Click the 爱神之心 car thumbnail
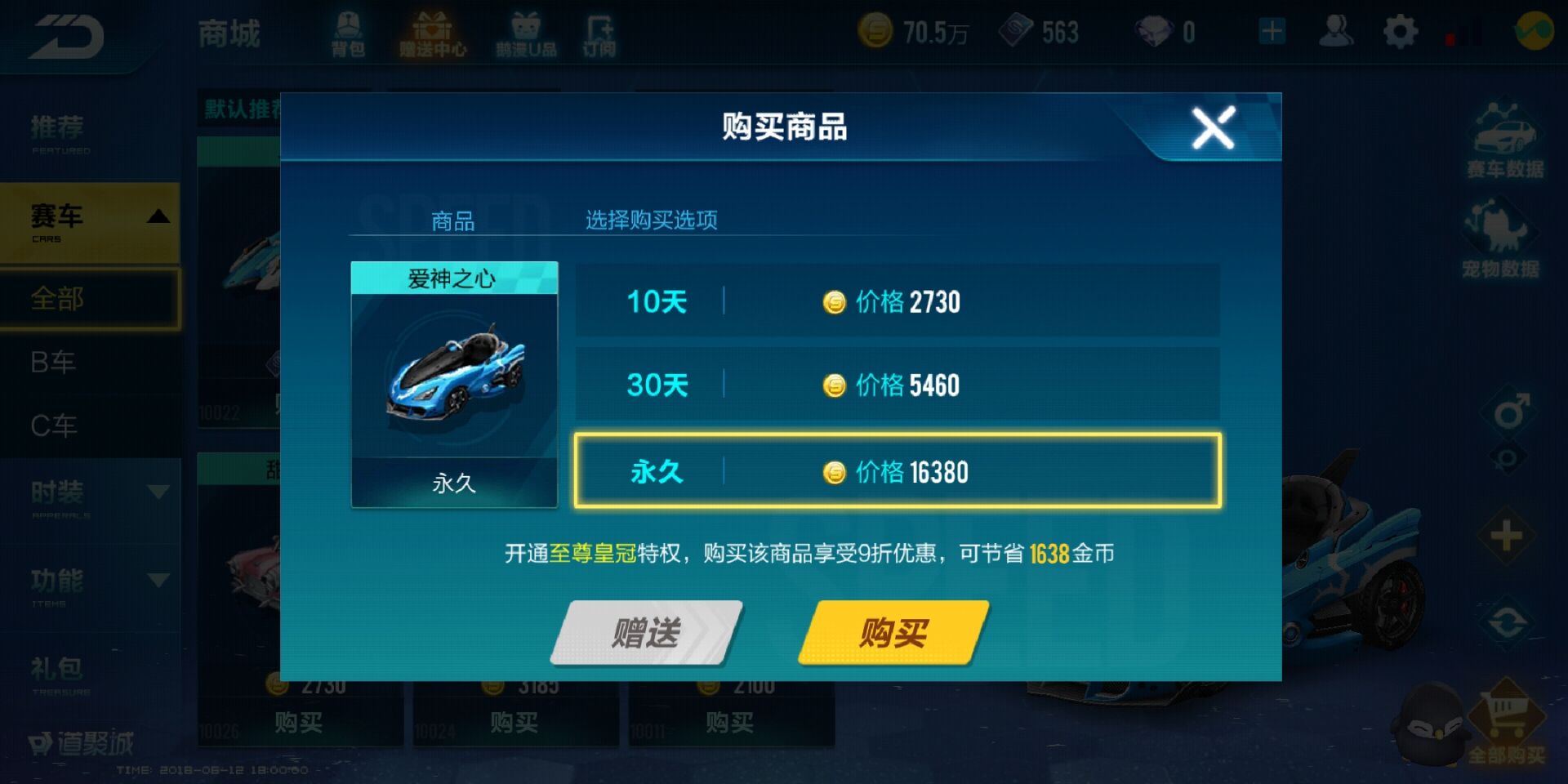 click(x=455, y=380)
